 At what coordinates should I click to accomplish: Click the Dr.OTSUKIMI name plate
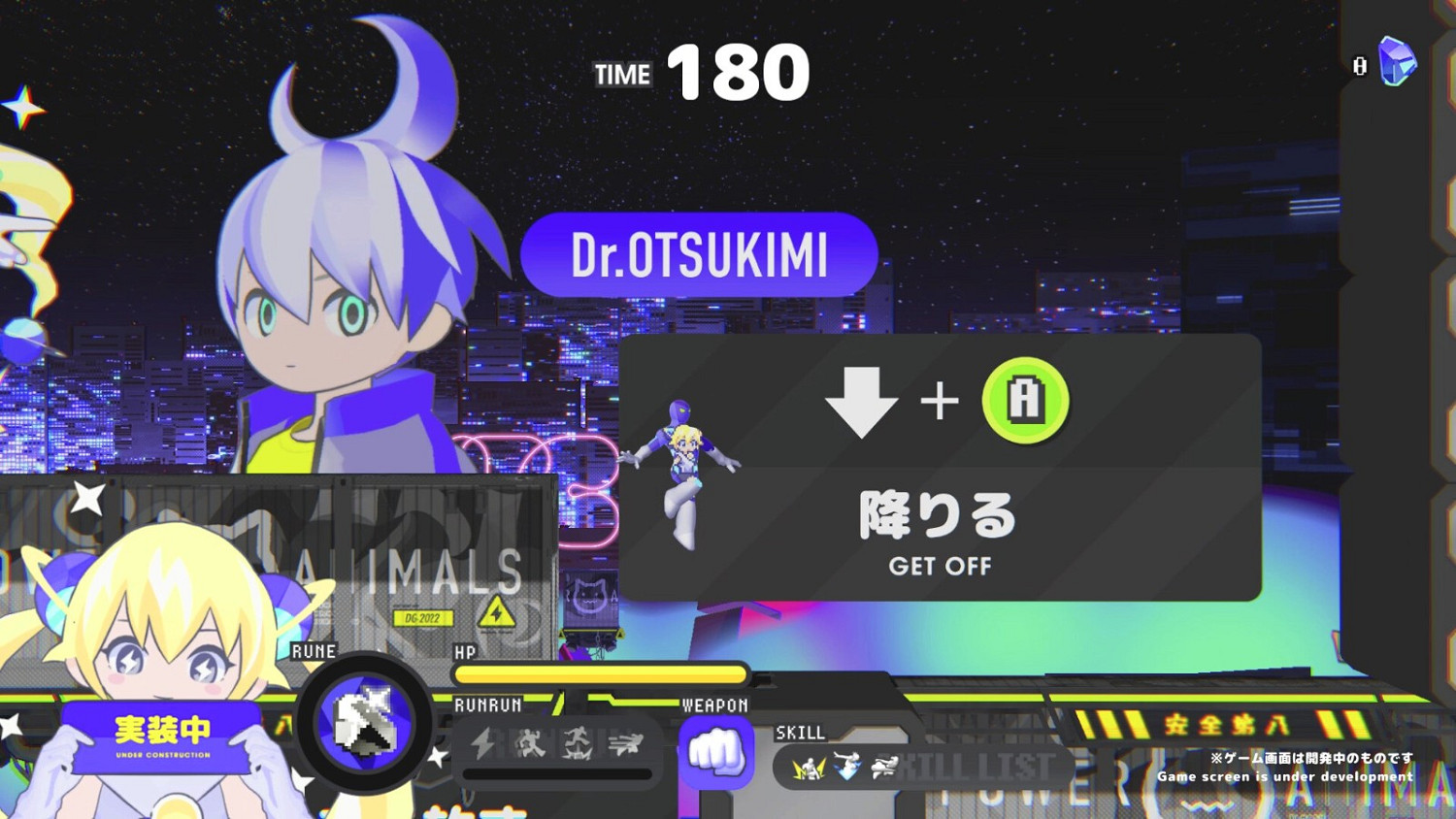pos(701,254)
